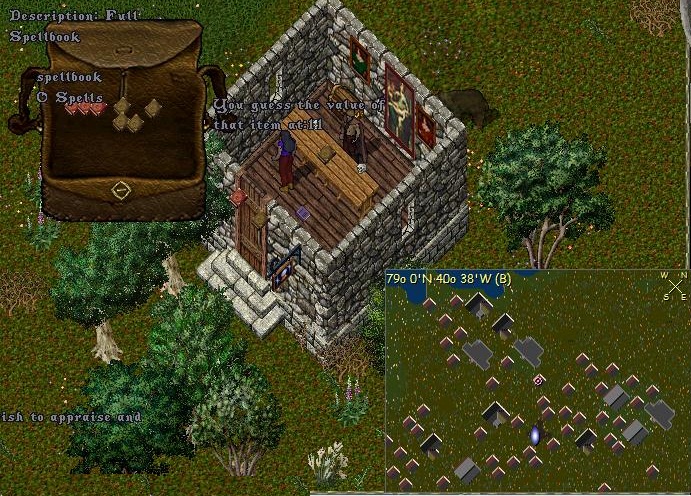Select the red spellbooks in the backpack
Viewport: 691px width, 496px height.
coord(84,109)
